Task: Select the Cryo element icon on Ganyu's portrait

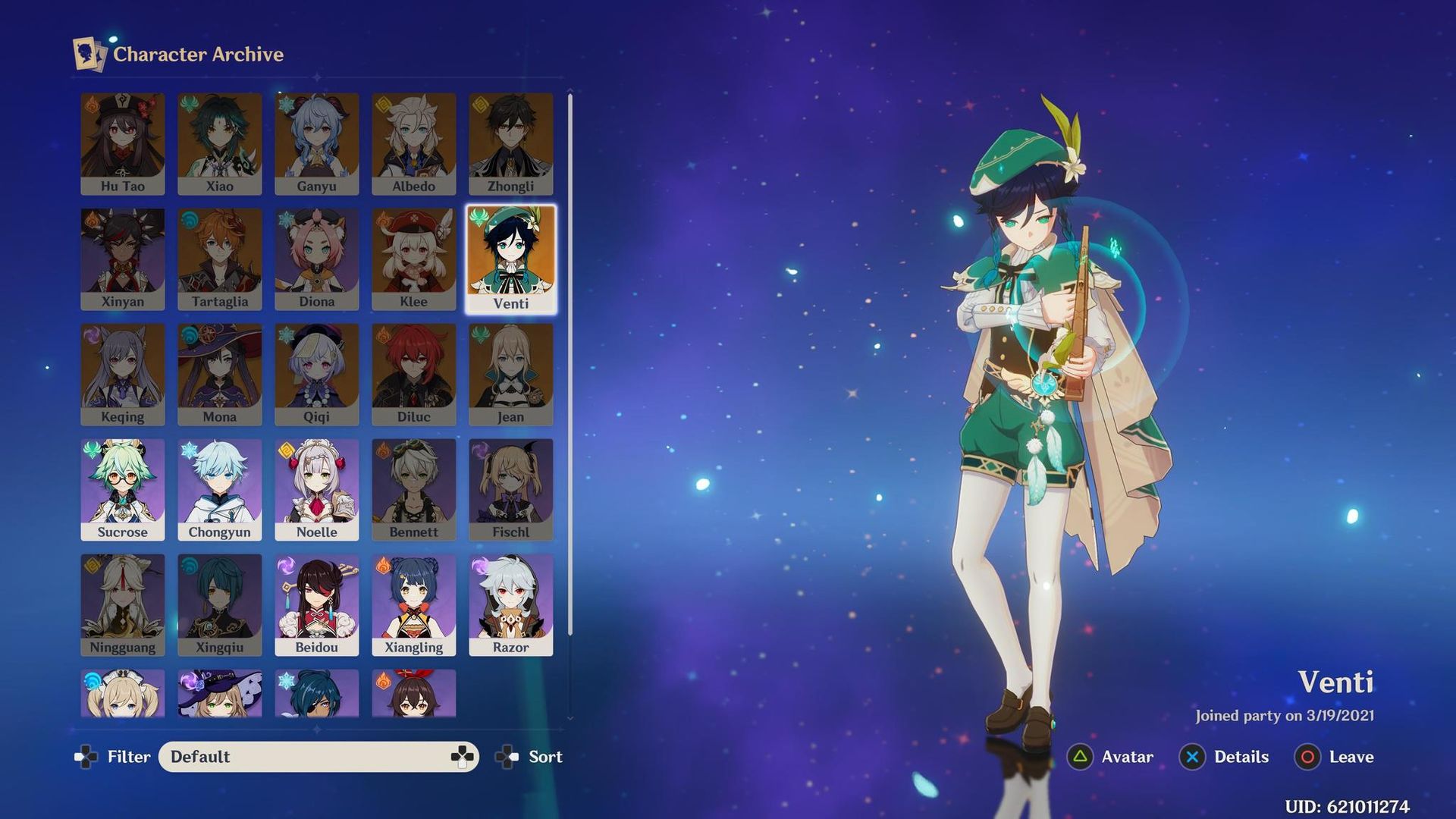Action: 285,105
